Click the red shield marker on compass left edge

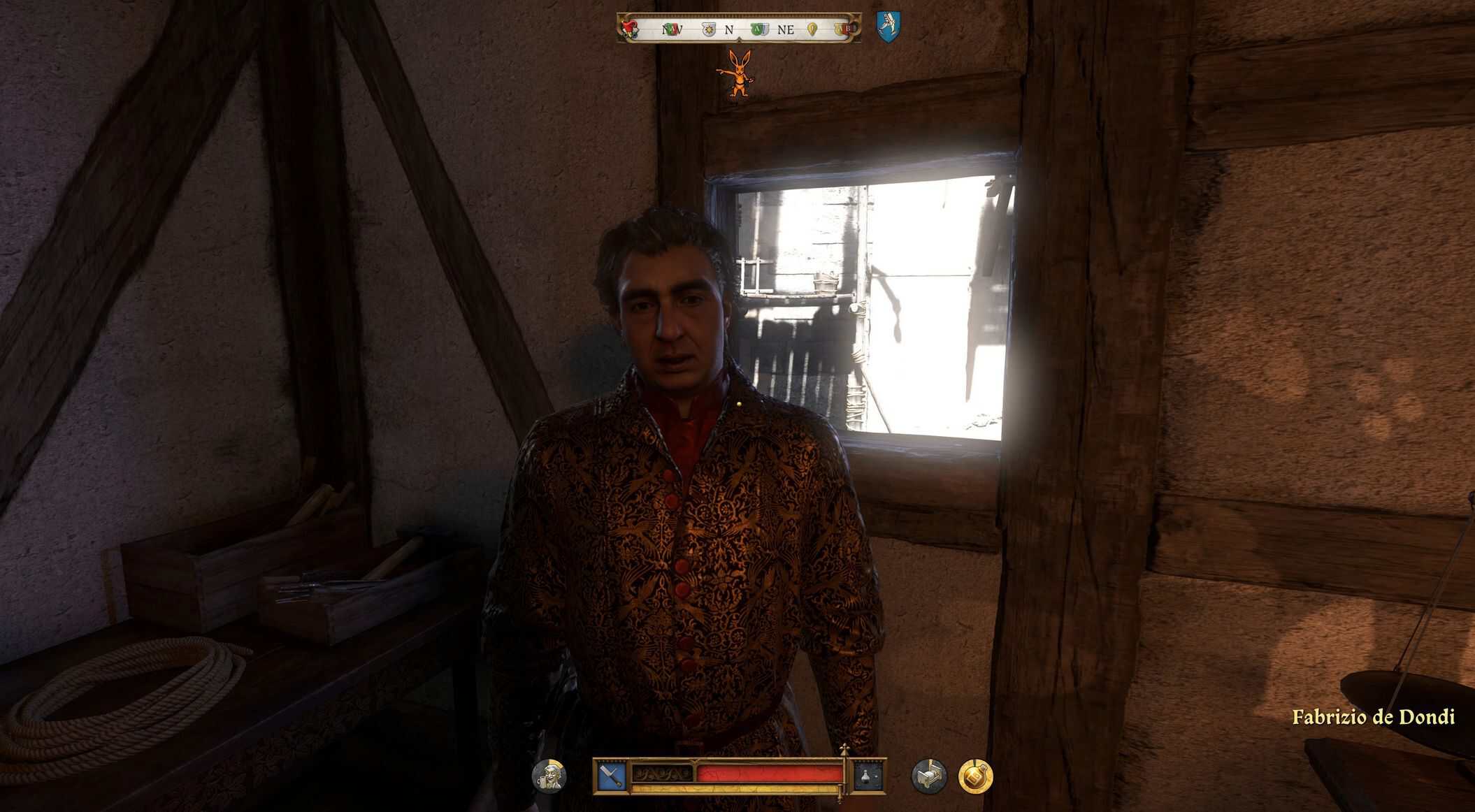629,29
